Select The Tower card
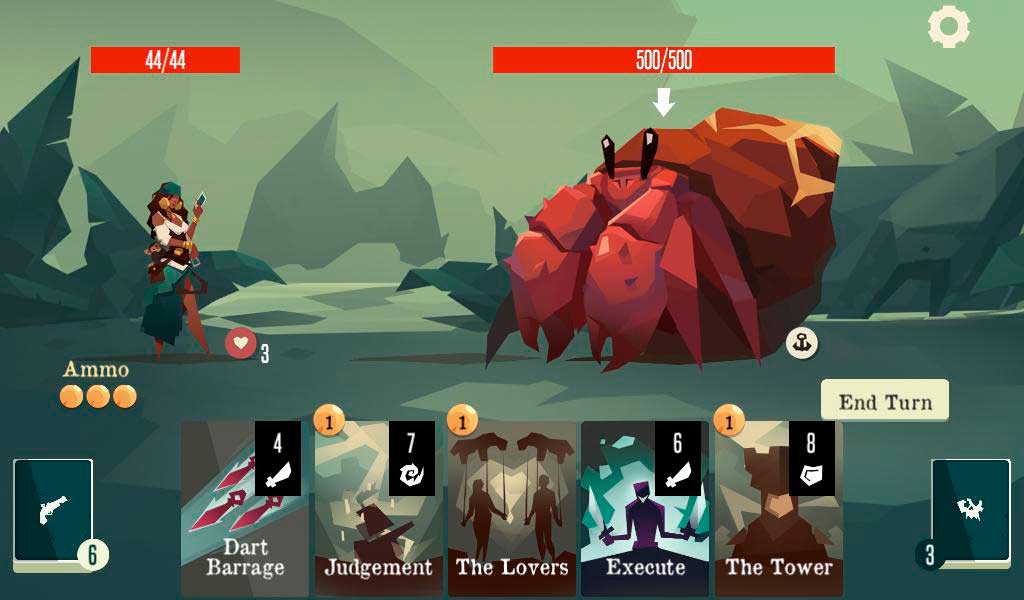 pyautogui.click(x=778, y=510)
